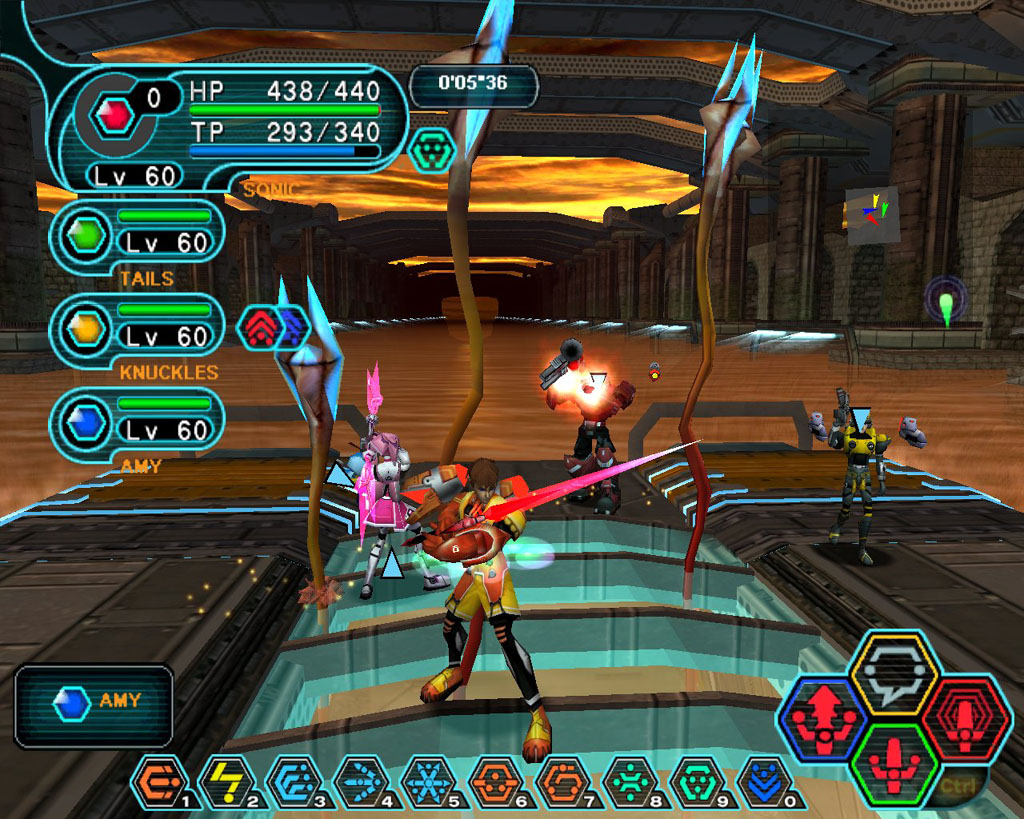Open the area minimap radar
Viewport: 1024px width, 819px height.
[872, 215]
